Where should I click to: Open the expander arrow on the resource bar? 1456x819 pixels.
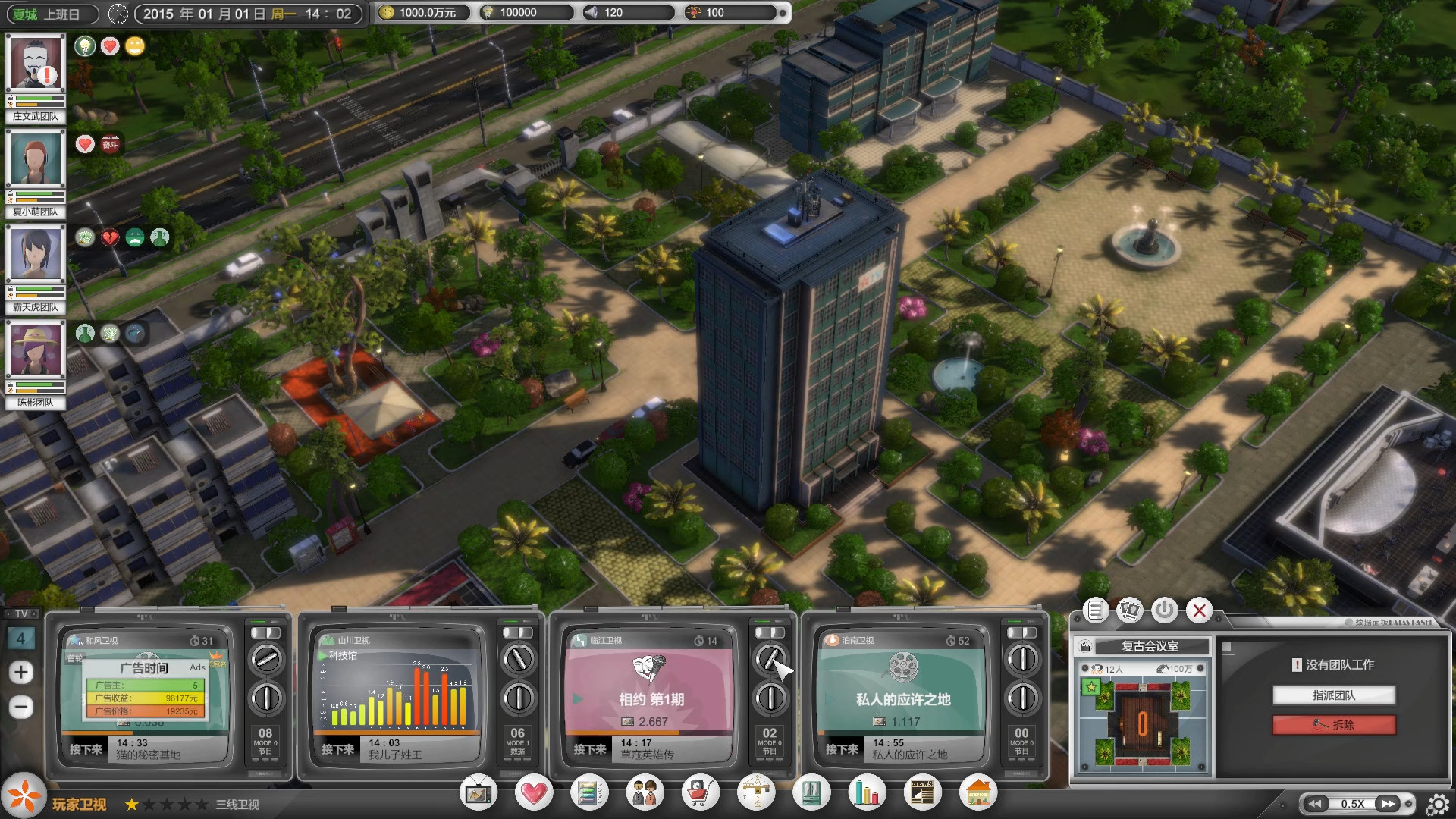tap(783, 12)
